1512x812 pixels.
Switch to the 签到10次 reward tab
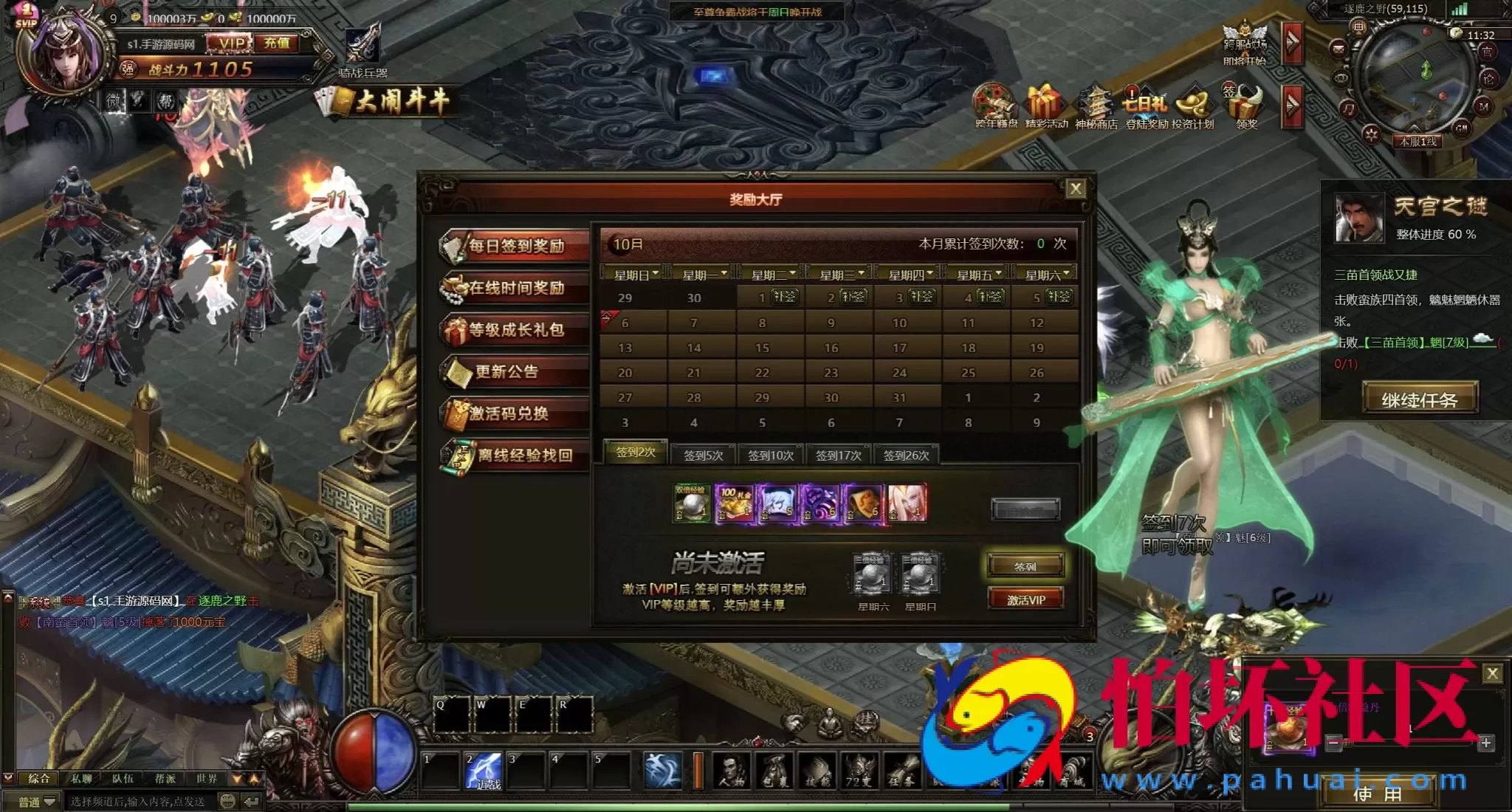(770, 455)
